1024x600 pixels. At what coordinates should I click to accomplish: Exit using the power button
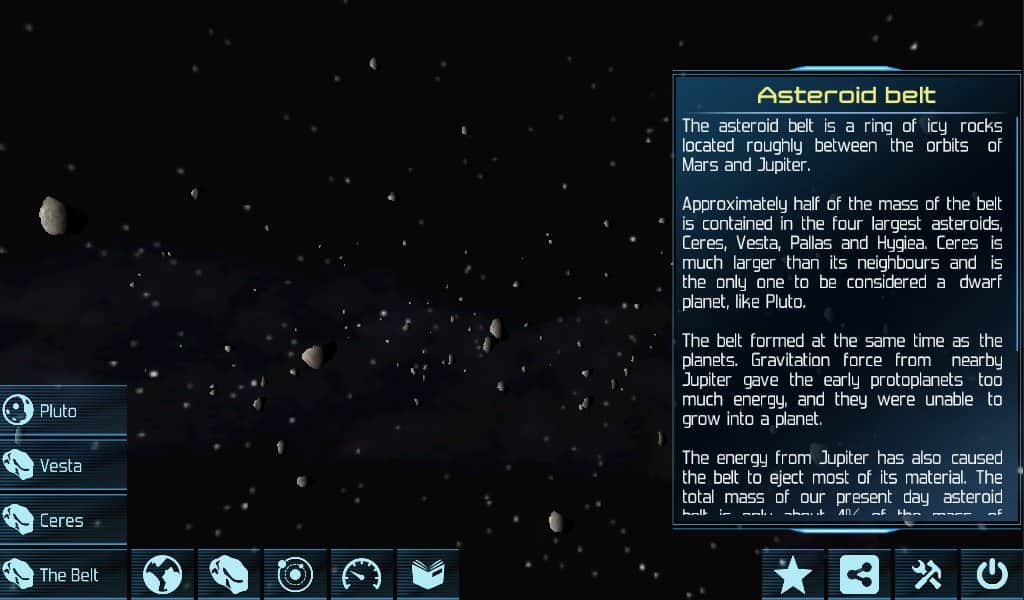click(991, 575)
